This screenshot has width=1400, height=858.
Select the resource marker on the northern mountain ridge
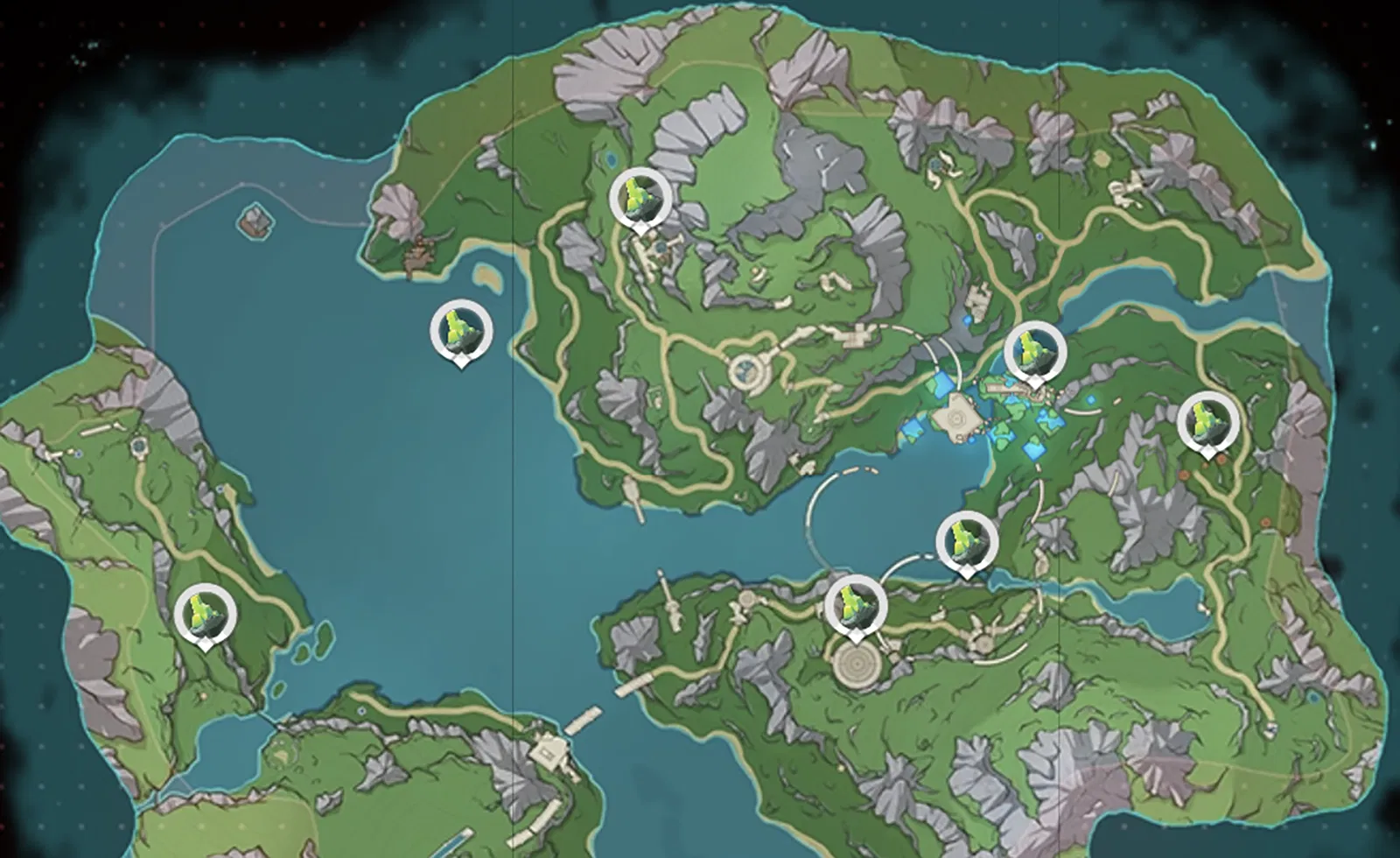click(x=638, y=200)
